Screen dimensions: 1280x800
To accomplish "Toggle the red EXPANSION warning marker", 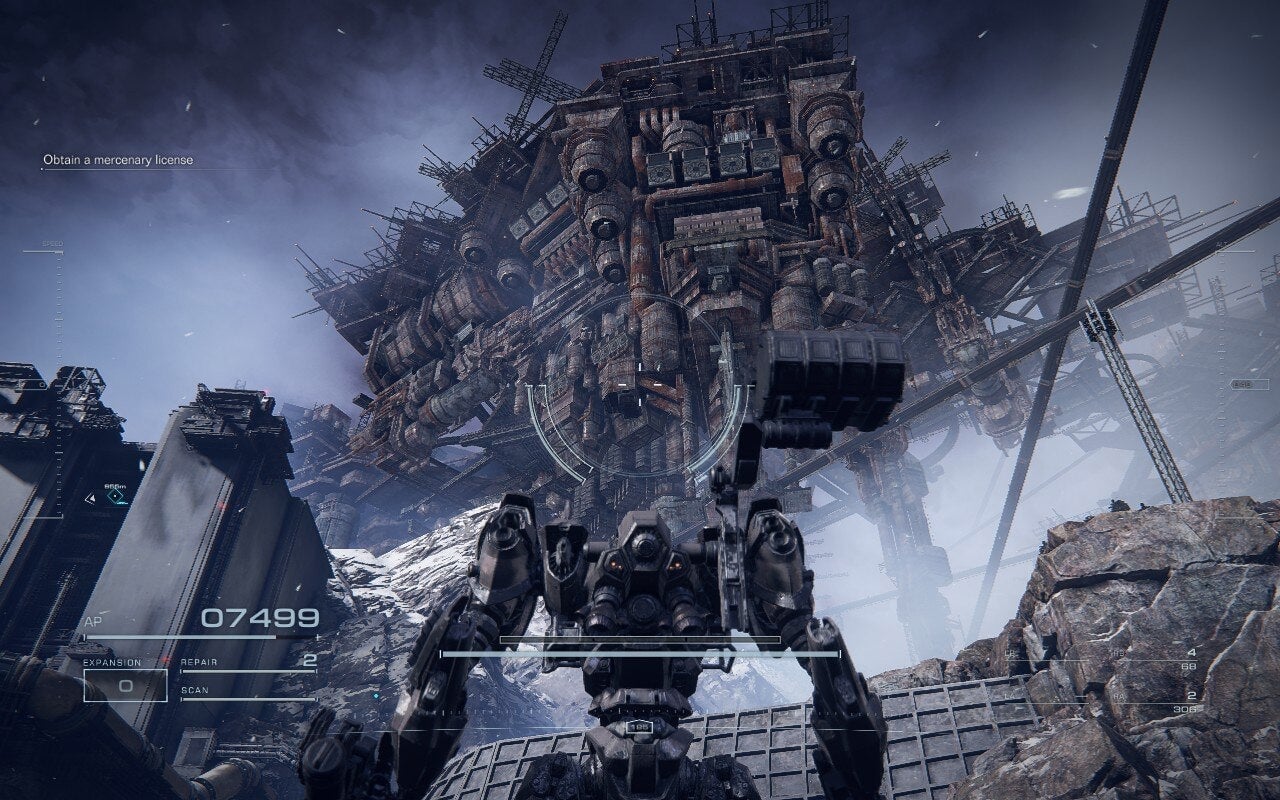I will point(165,660).
